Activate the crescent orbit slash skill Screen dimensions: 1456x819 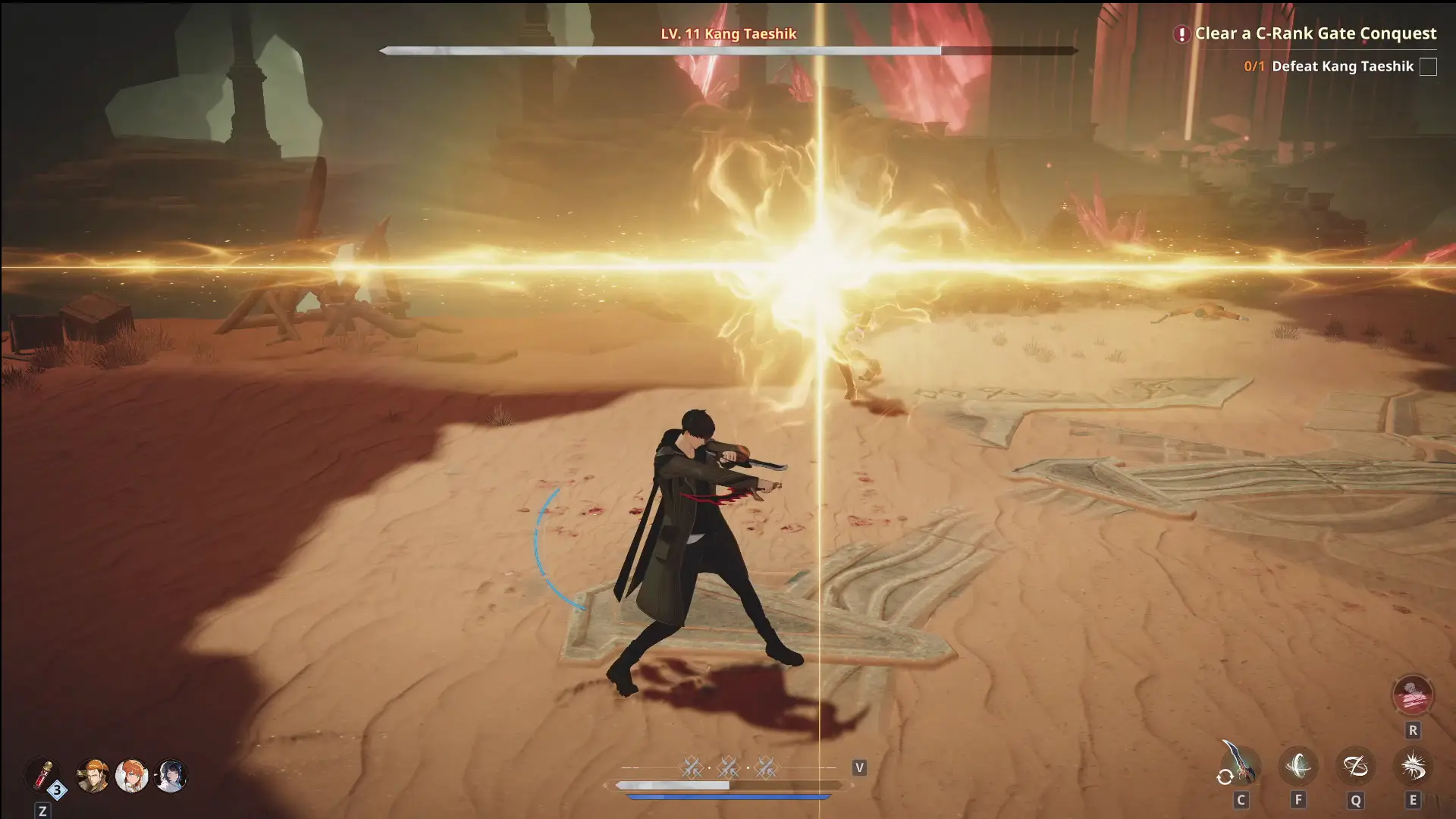(x=1298, y=766)
